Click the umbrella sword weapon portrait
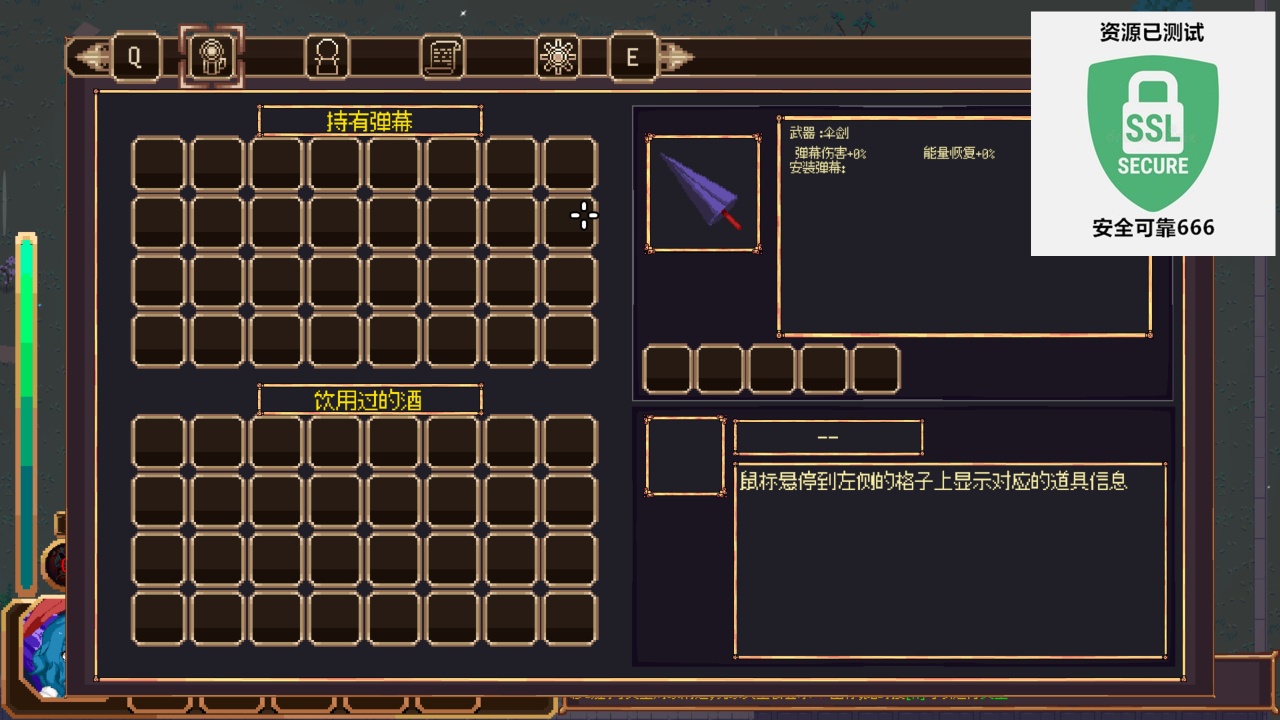The width and height of the screenshot is (1280, 720). click(x=703, y=190)
